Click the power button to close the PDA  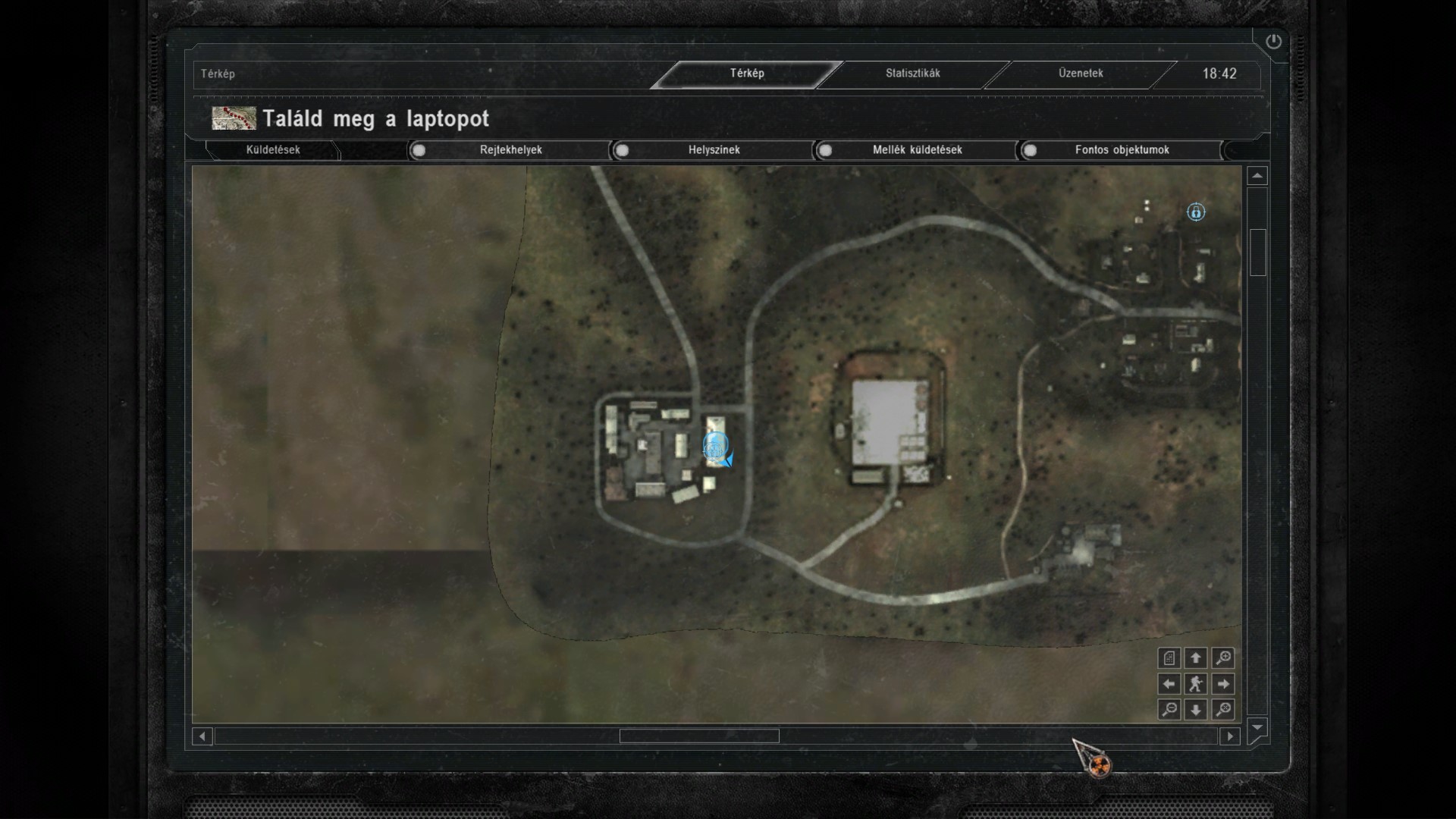(1273, 42)
